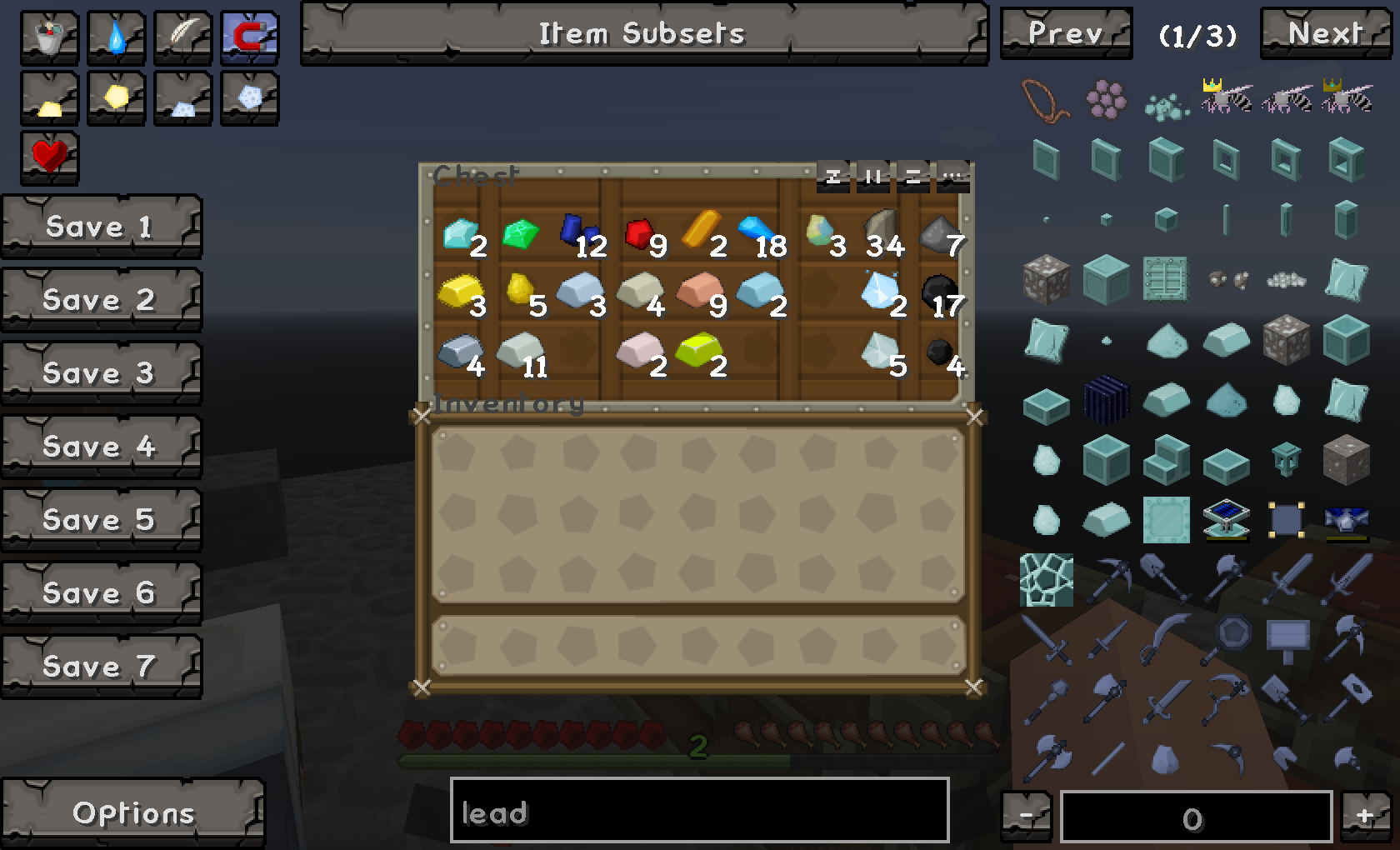Screen dimensions: 1400x850
Task: Advance to the Next item page
Action: pos(1326,34)
